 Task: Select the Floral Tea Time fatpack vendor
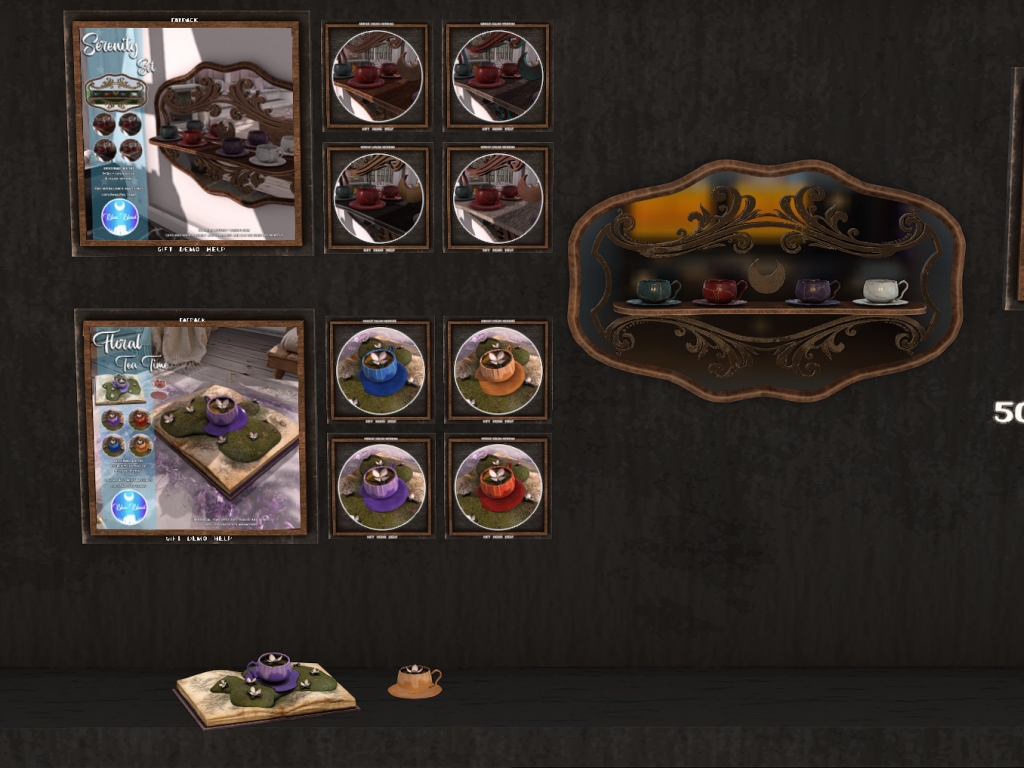click(x=194, y=427)
